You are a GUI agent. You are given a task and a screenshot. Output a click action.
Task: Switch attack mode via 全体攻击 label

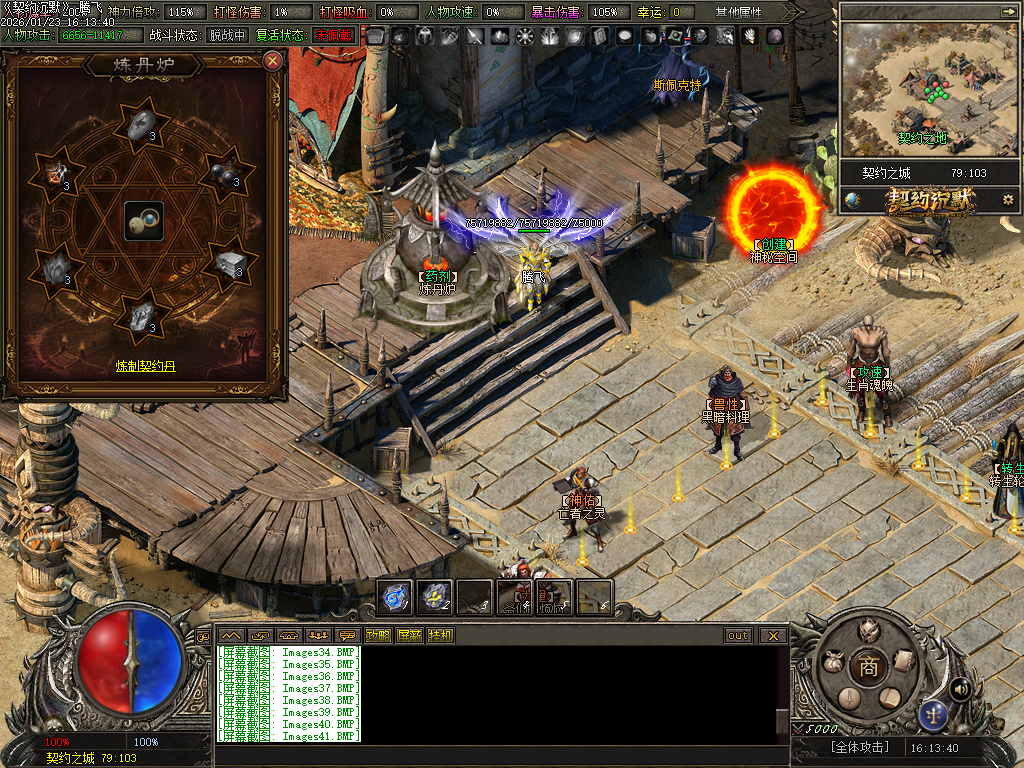coord(859,747)
